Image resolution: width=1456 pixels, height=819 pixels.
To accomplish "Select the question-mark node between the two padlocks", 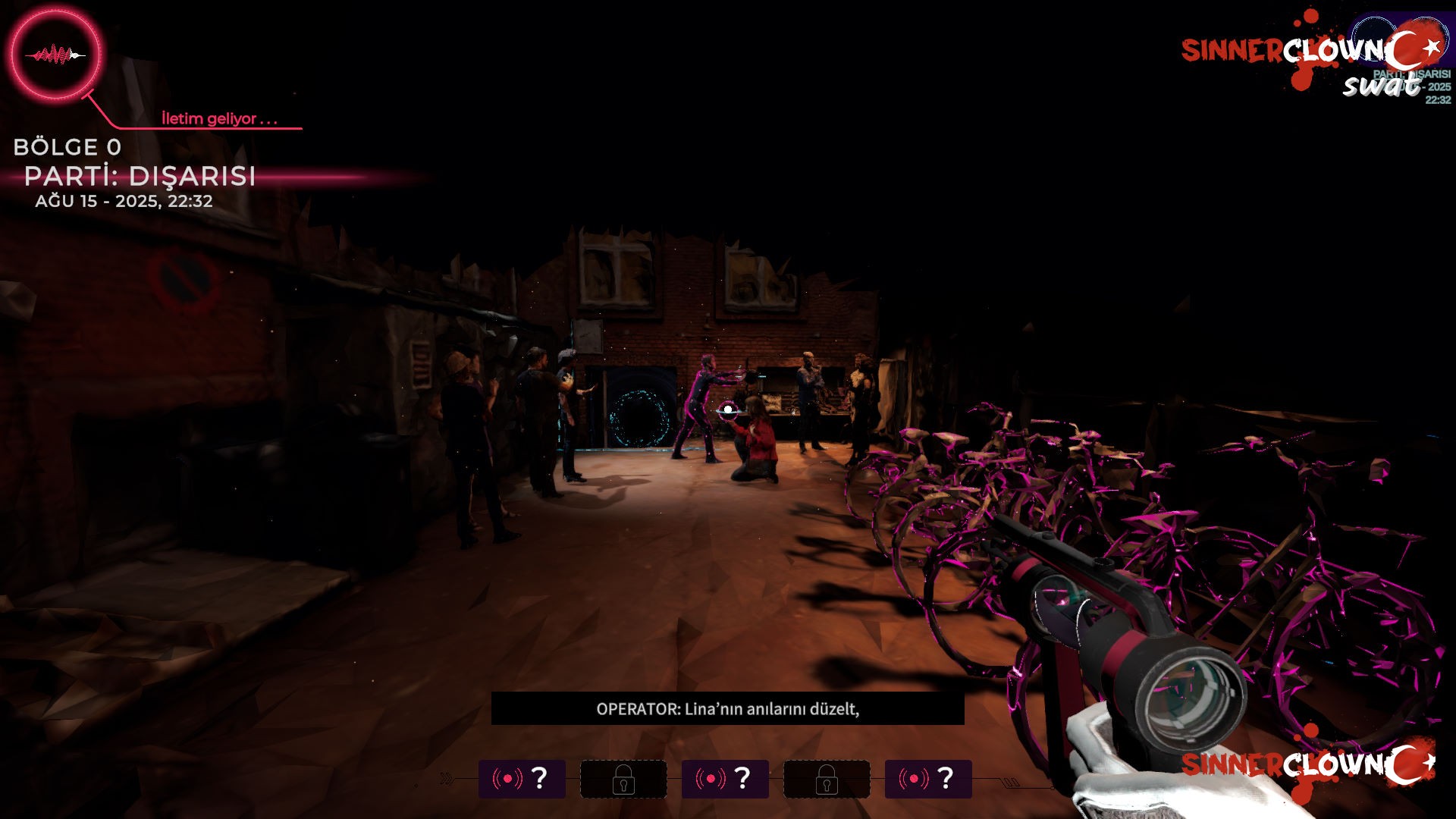I will point(724,779).
